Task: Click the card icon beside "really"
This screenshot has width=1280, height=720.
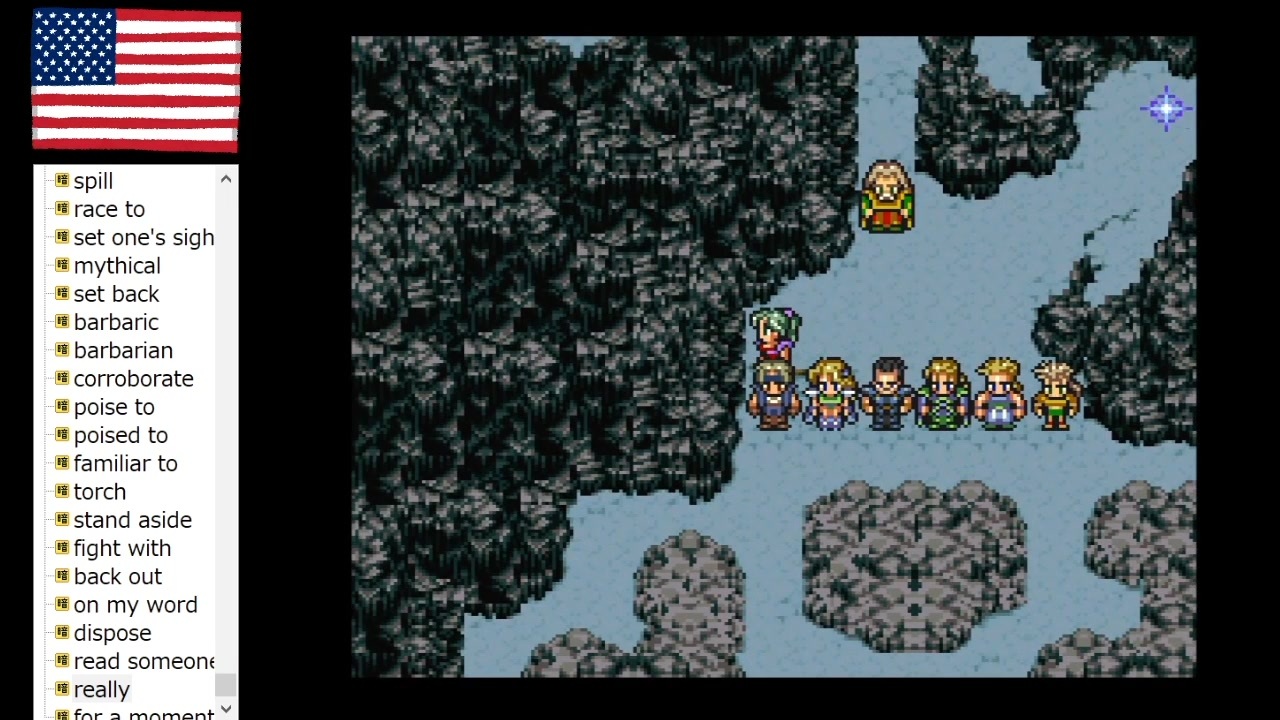Action: point(60,689)
